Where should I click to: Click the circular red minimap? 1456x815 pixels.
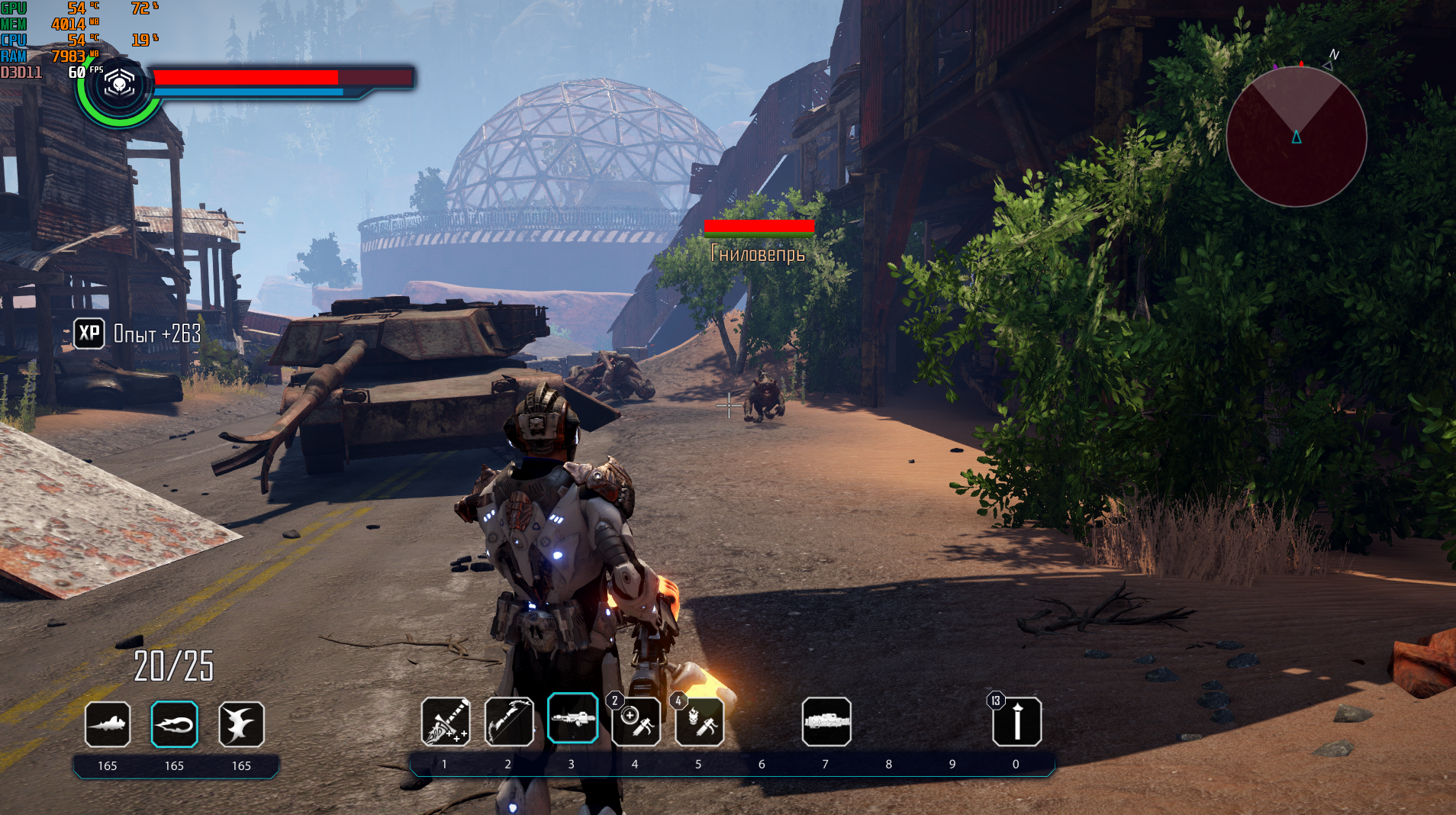(1296, 137)
